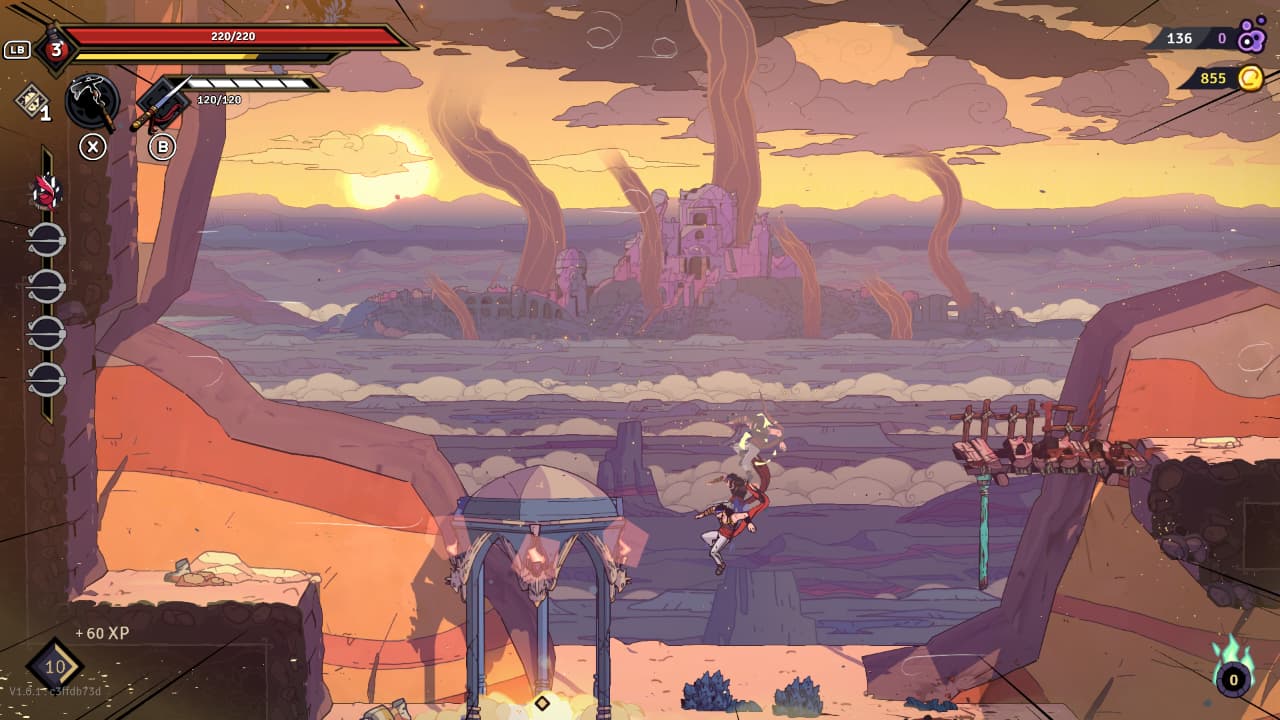Click the healing flask icon showing 3
The width and height of the screenshot is (1280, 720).
[x=56, y=49]
